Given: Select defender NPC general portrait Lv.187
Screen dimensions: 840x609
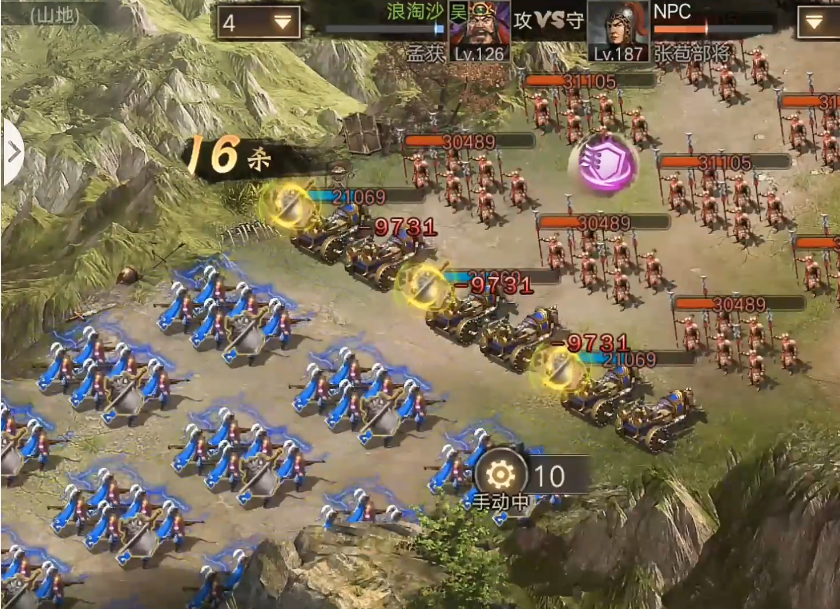Looking at the screenshot, I should pos(619,31).
